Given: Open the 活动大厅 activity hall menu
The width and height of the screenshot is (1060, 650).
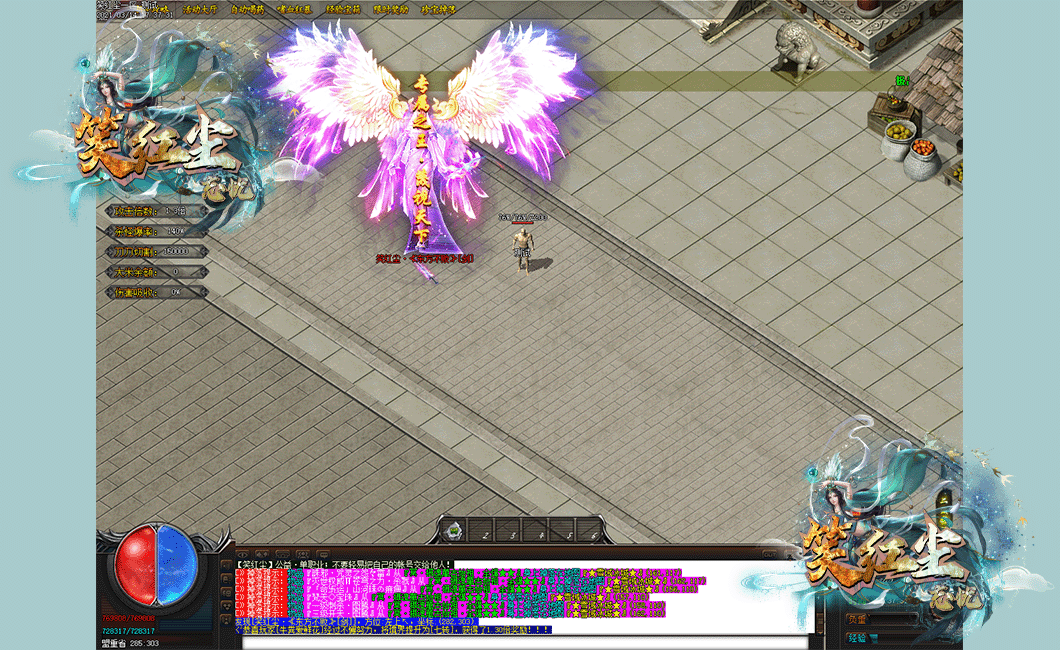Looking at the screenshot, I should [199, 9].
